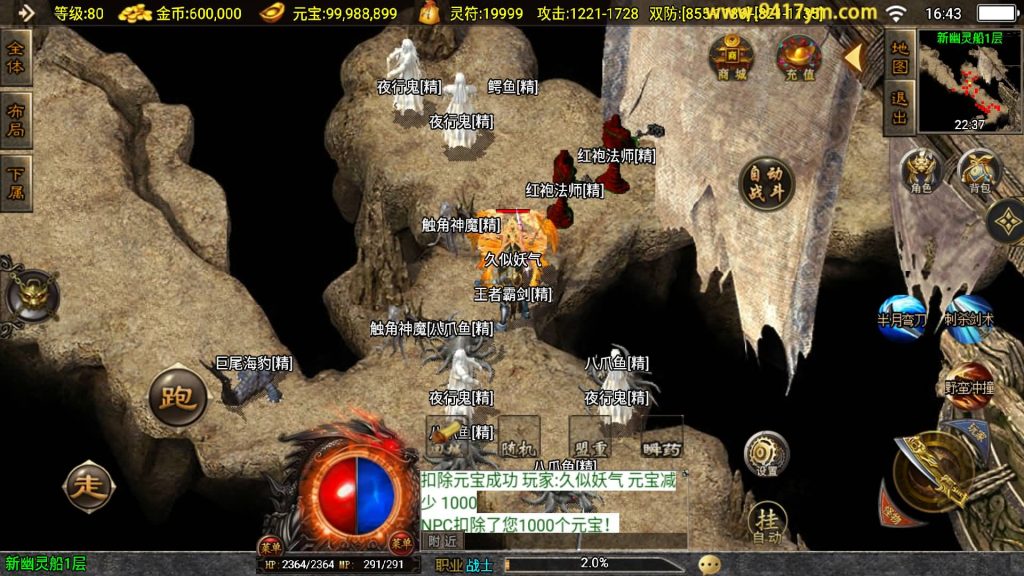Viewport: 1024px width, 576px height.
Task: Open the 背包 backpack
Action: [x=980, y=170]
